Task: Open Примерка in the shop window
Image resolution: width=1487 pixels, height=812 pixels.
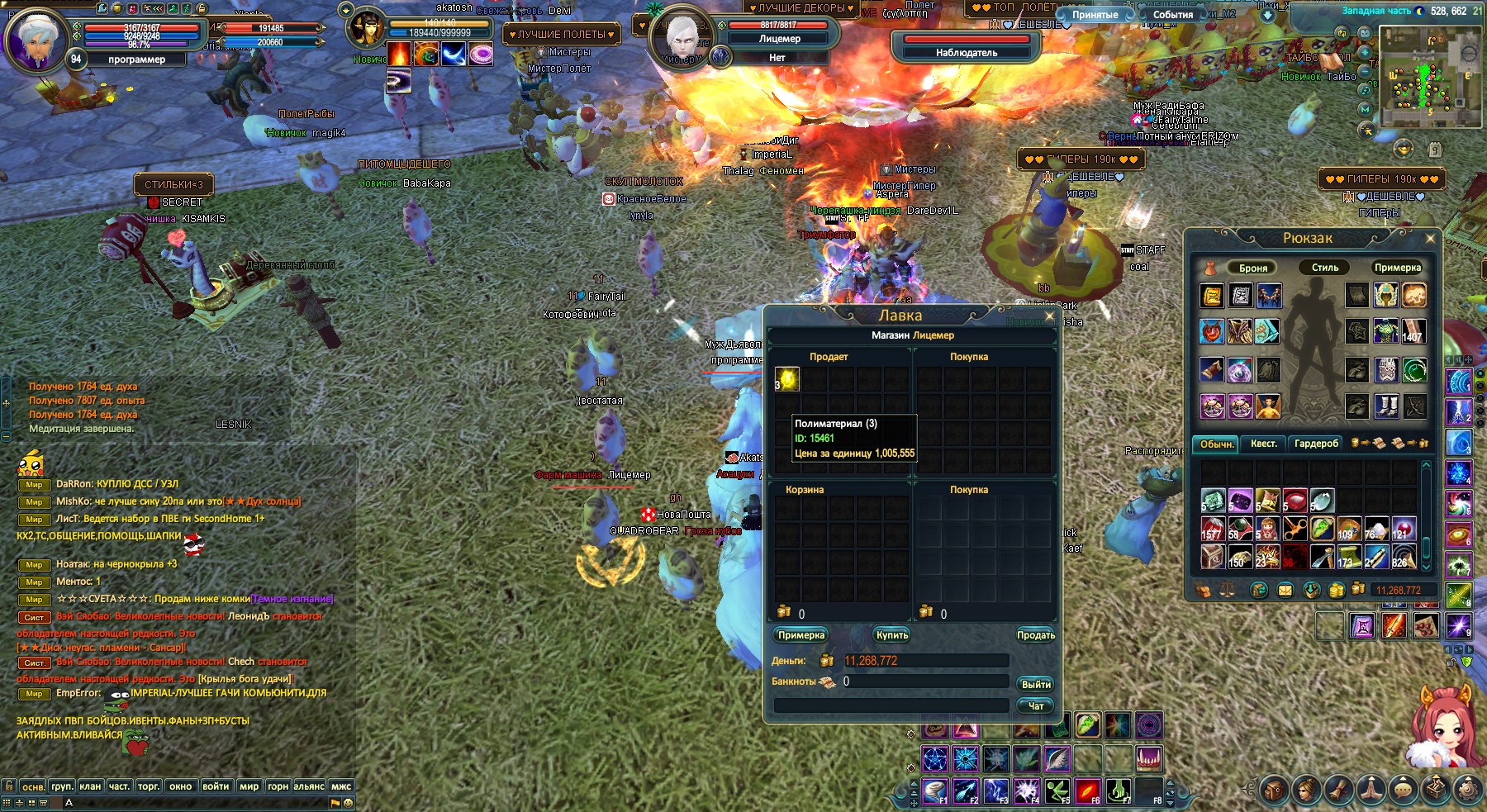Action: [801, 635]
